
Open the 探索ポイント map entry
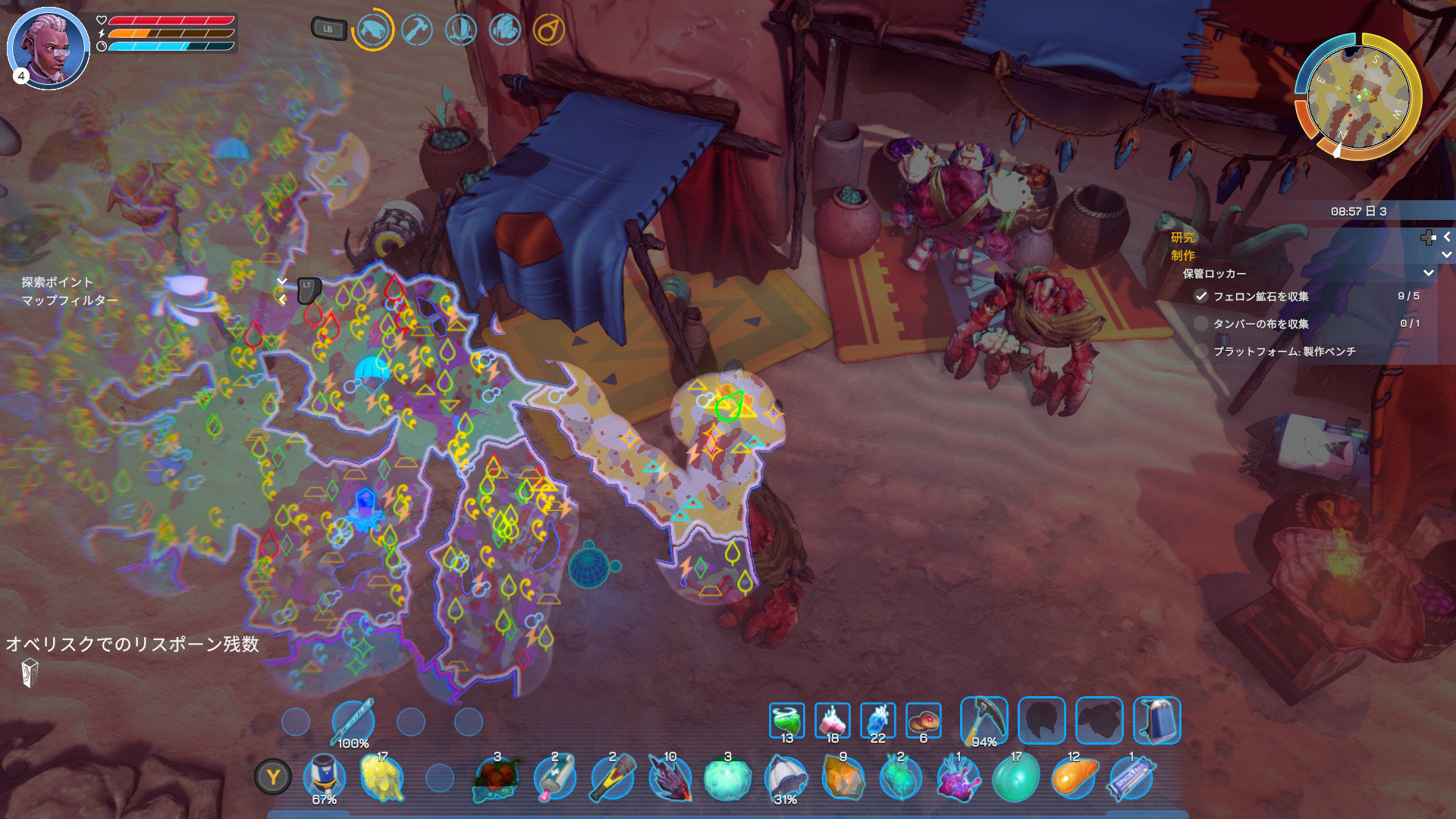point(57,282)
